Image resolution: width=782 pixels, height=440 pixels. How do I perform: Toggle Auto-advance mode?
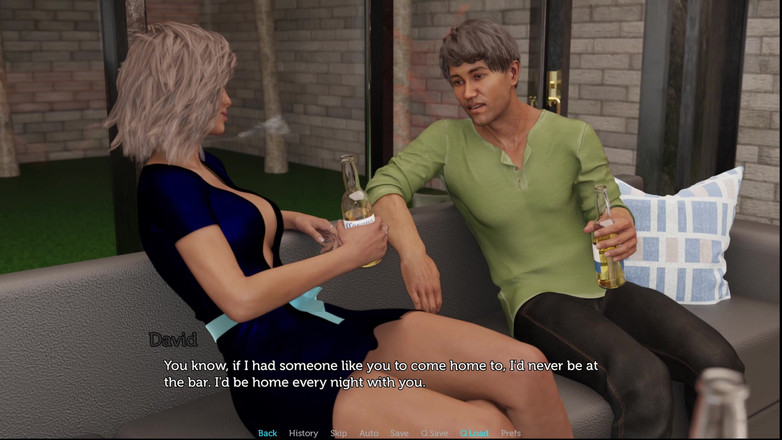tap(369, 433)
